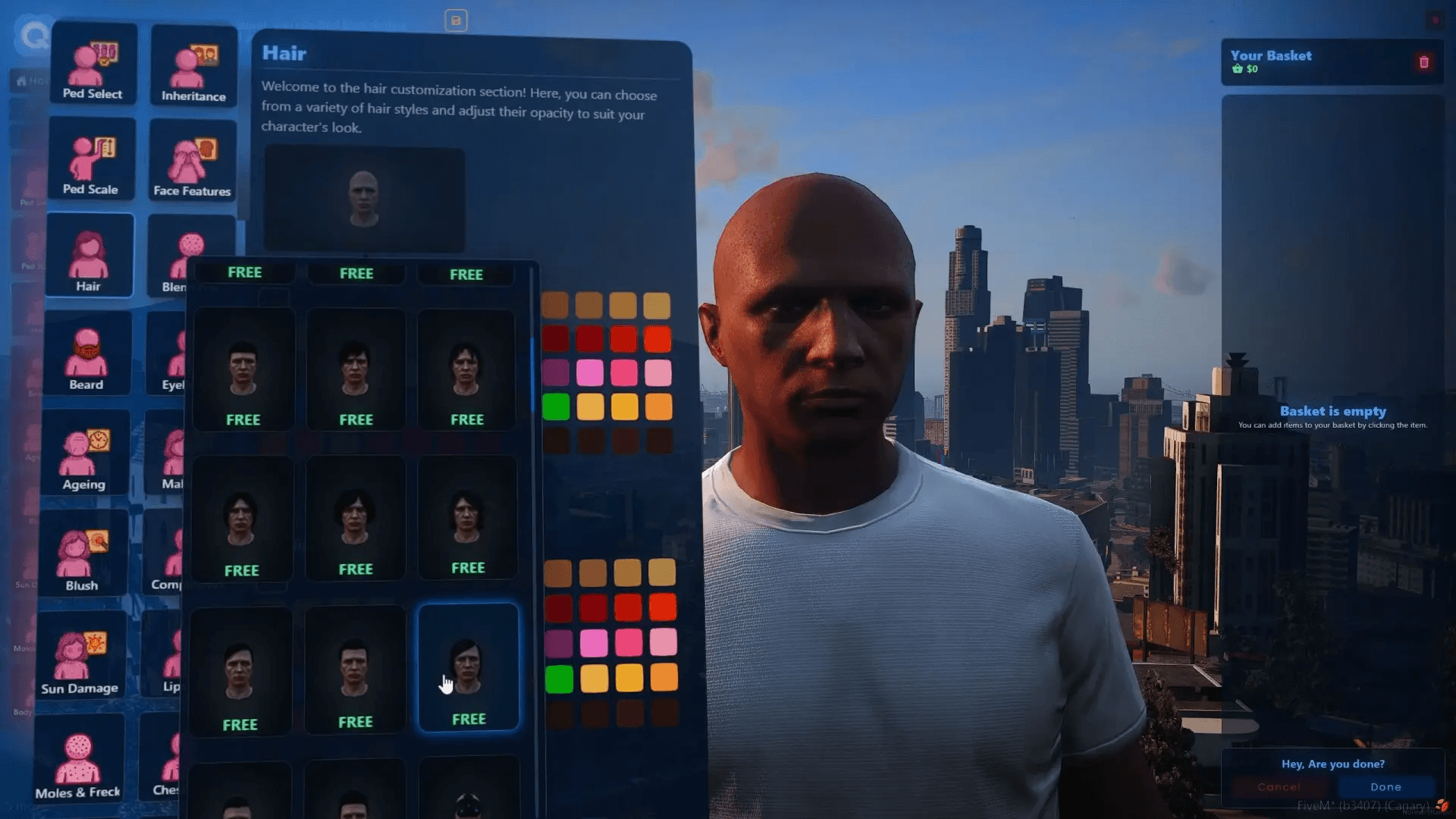Select the highlighted free hairstyle thumbnail
1456x819 pixels.
[469, 666]
